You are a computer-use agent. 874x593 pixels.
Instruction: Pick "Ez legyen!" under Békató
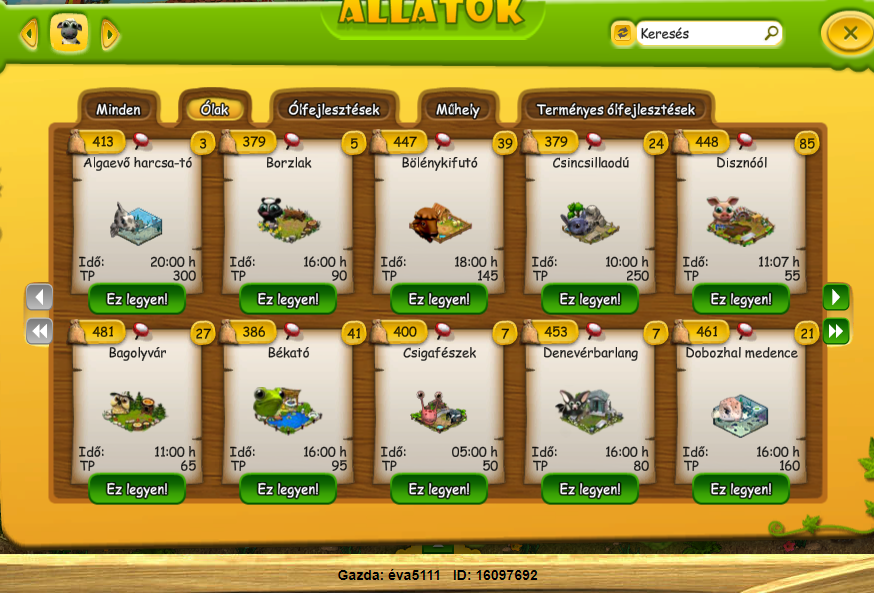coord(288,489)
